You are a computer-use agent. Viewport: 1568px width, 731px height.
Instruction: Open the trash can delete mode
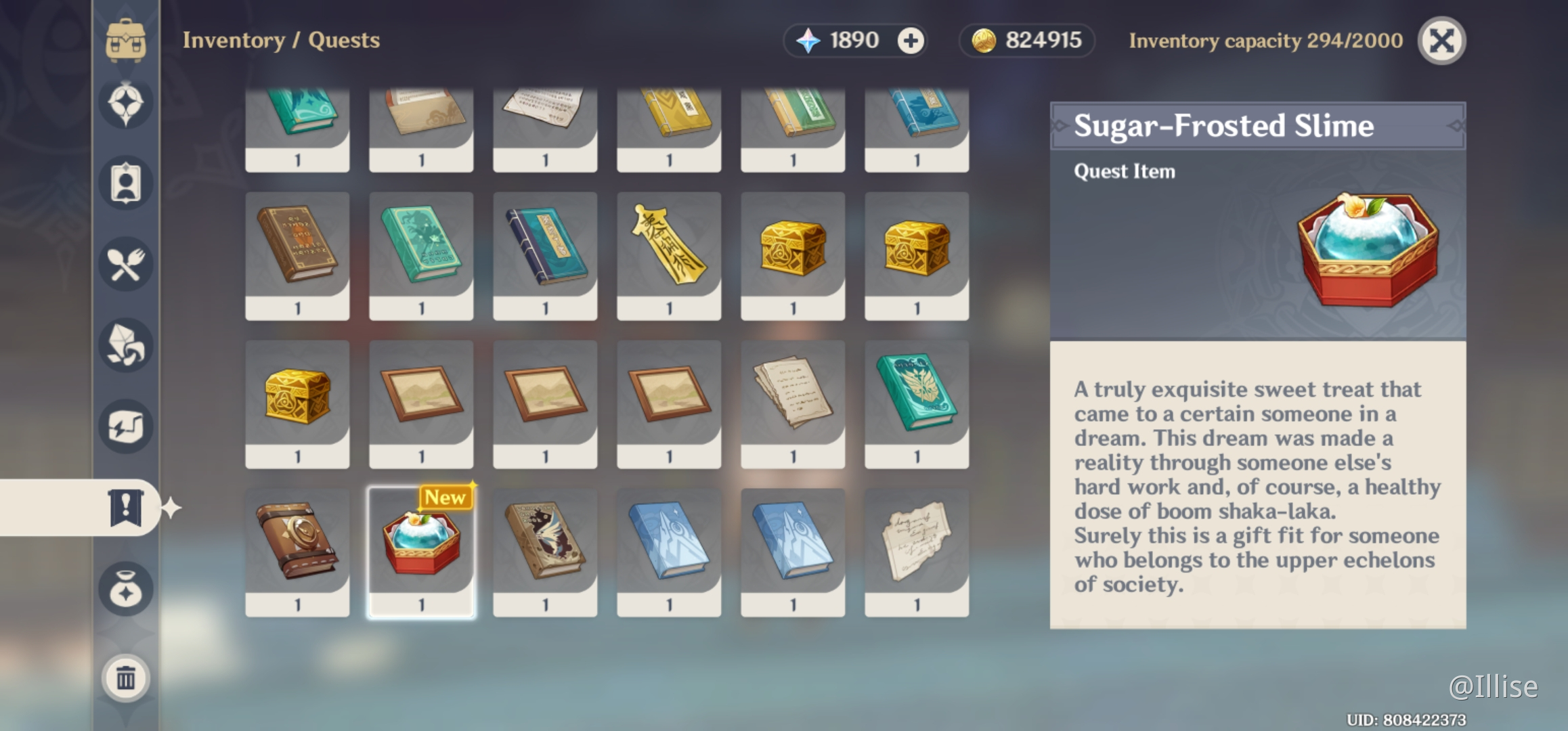[126, 678]
